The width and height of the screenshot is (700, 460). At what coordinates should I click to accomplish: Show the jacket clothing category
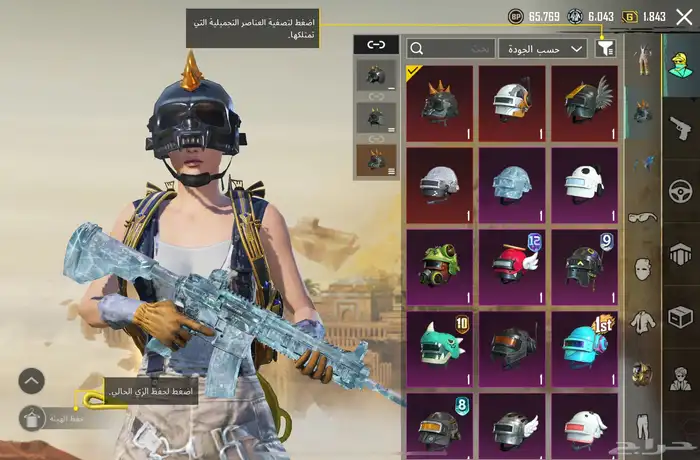pyautogui.click(x=641, y=322)
